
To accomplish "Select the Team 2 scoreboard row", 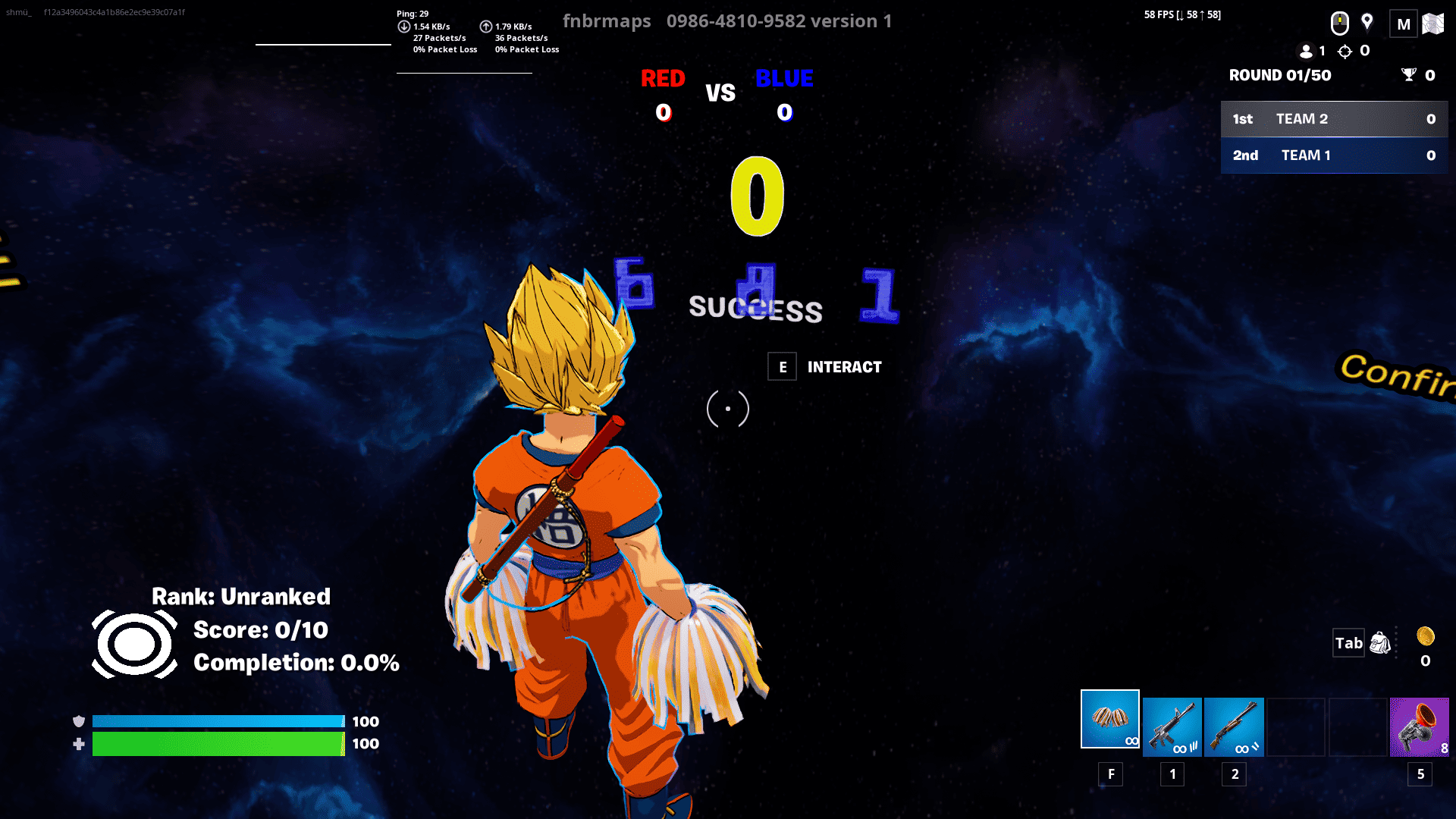I will coord(1334,119).
